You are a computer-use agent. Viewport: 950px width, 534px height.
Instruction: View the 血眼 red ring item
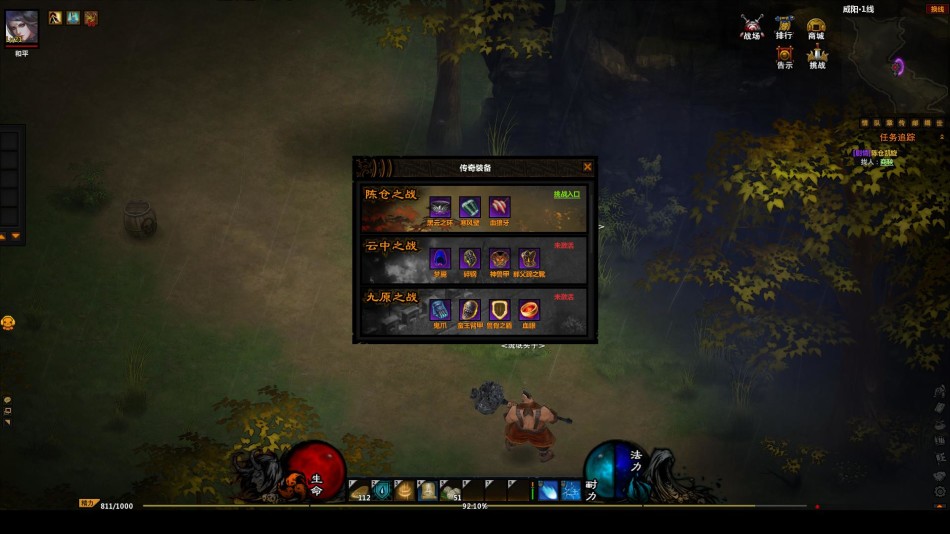[530, 310]
